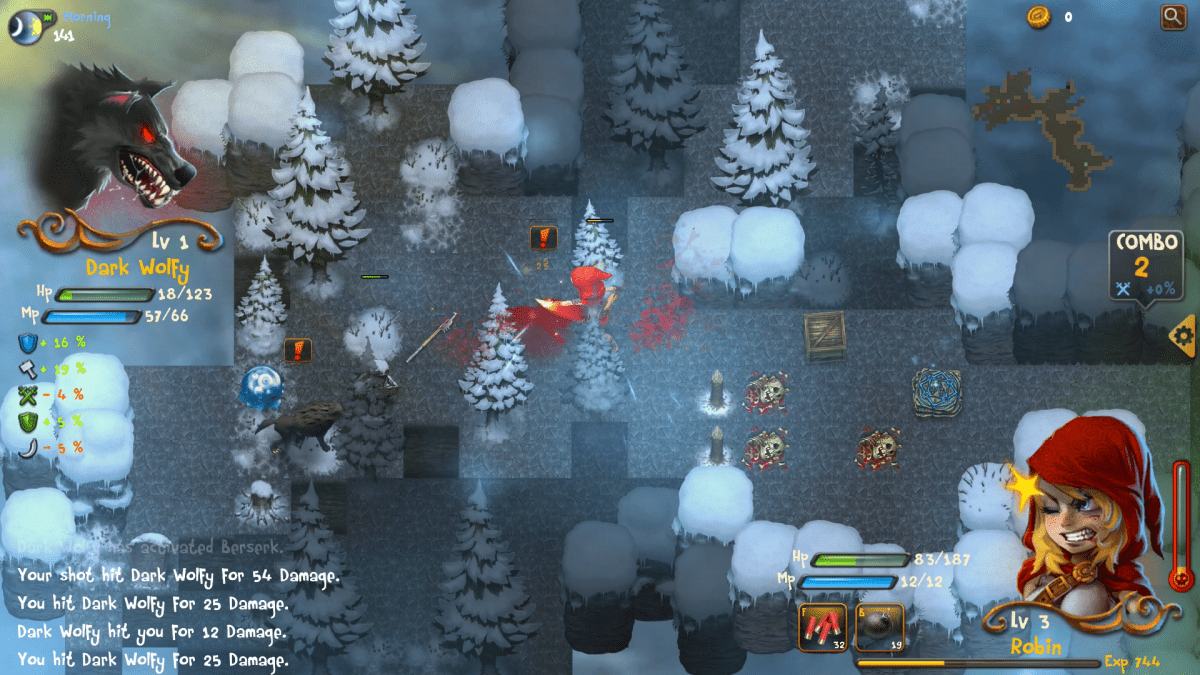Click the pixel minimap of the area
Viewport: 1200px width, 675px height.
1045,118
